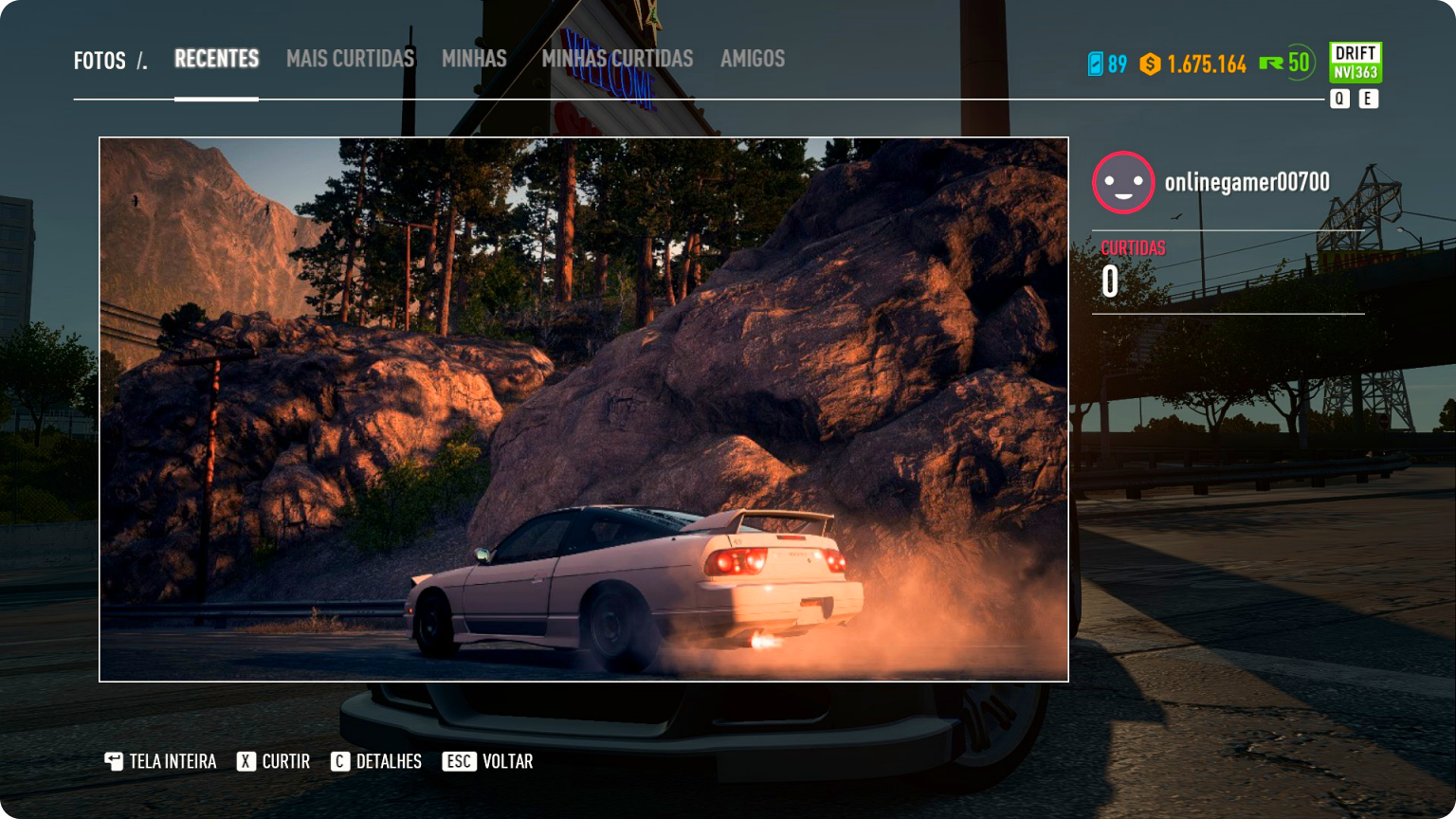This screenshot has width=1456, height=819.
Task: Open the white car drift photo
Action: point(584,409)
